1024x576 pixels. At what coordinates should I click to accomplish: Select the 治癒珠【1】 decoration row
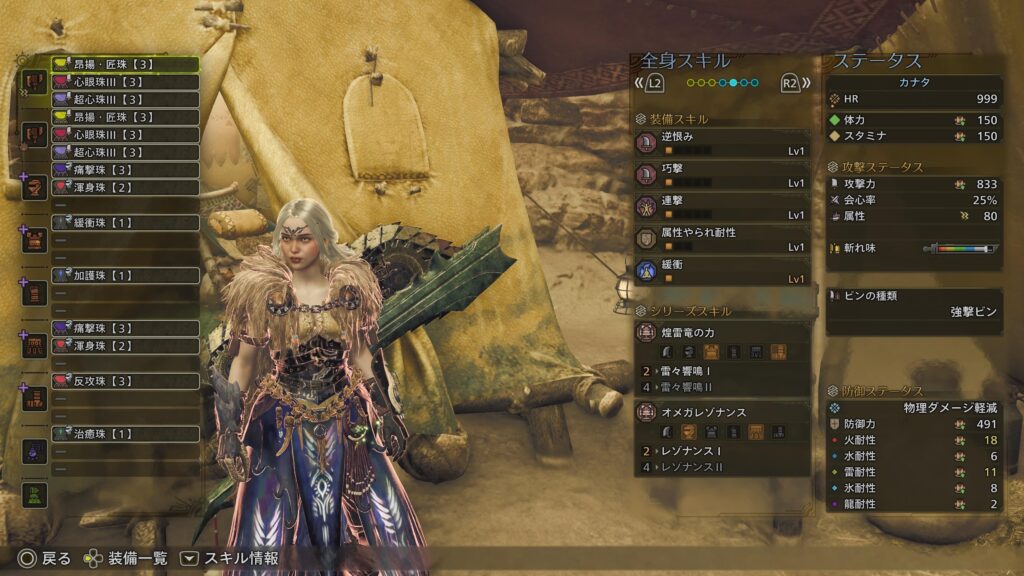point(125,434)
